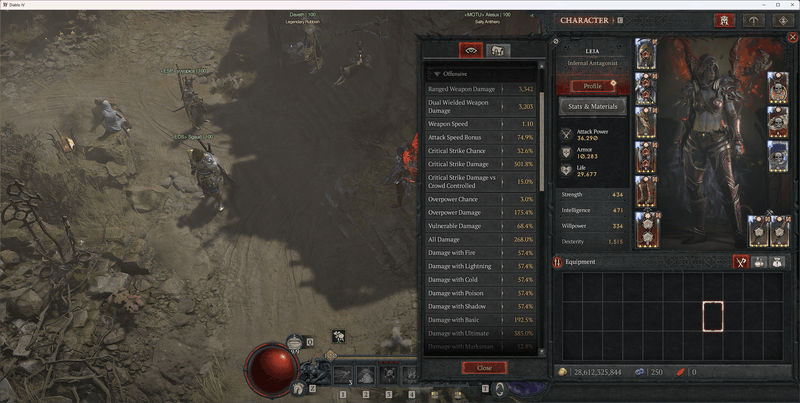Select the equipped helm slot
This screenshot has height=403, width=800.
coord(646,54)
